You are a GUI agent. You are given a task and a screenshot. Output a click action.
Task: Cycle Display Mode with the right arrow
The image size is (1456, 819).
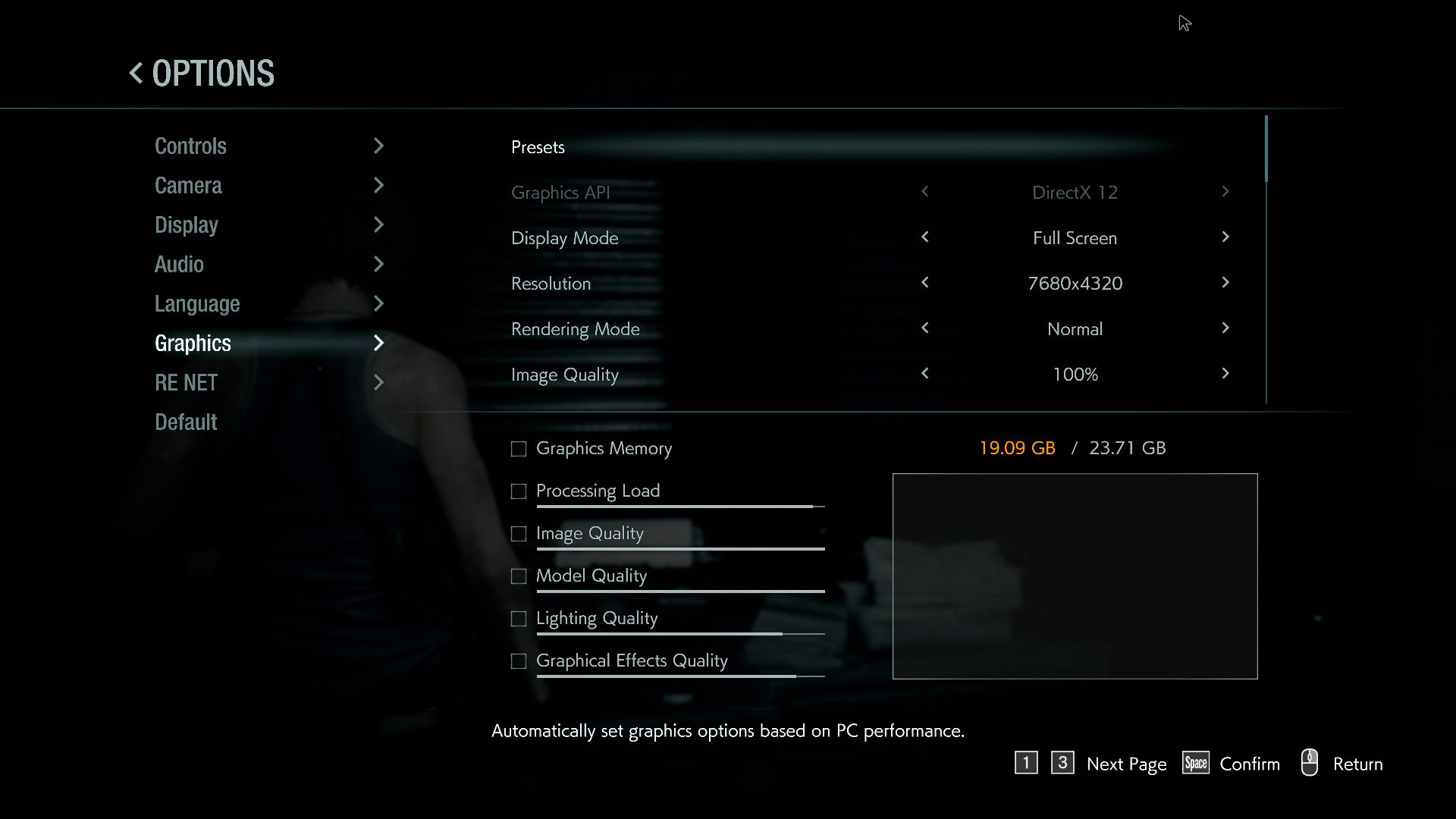[x=1225, y=237]
